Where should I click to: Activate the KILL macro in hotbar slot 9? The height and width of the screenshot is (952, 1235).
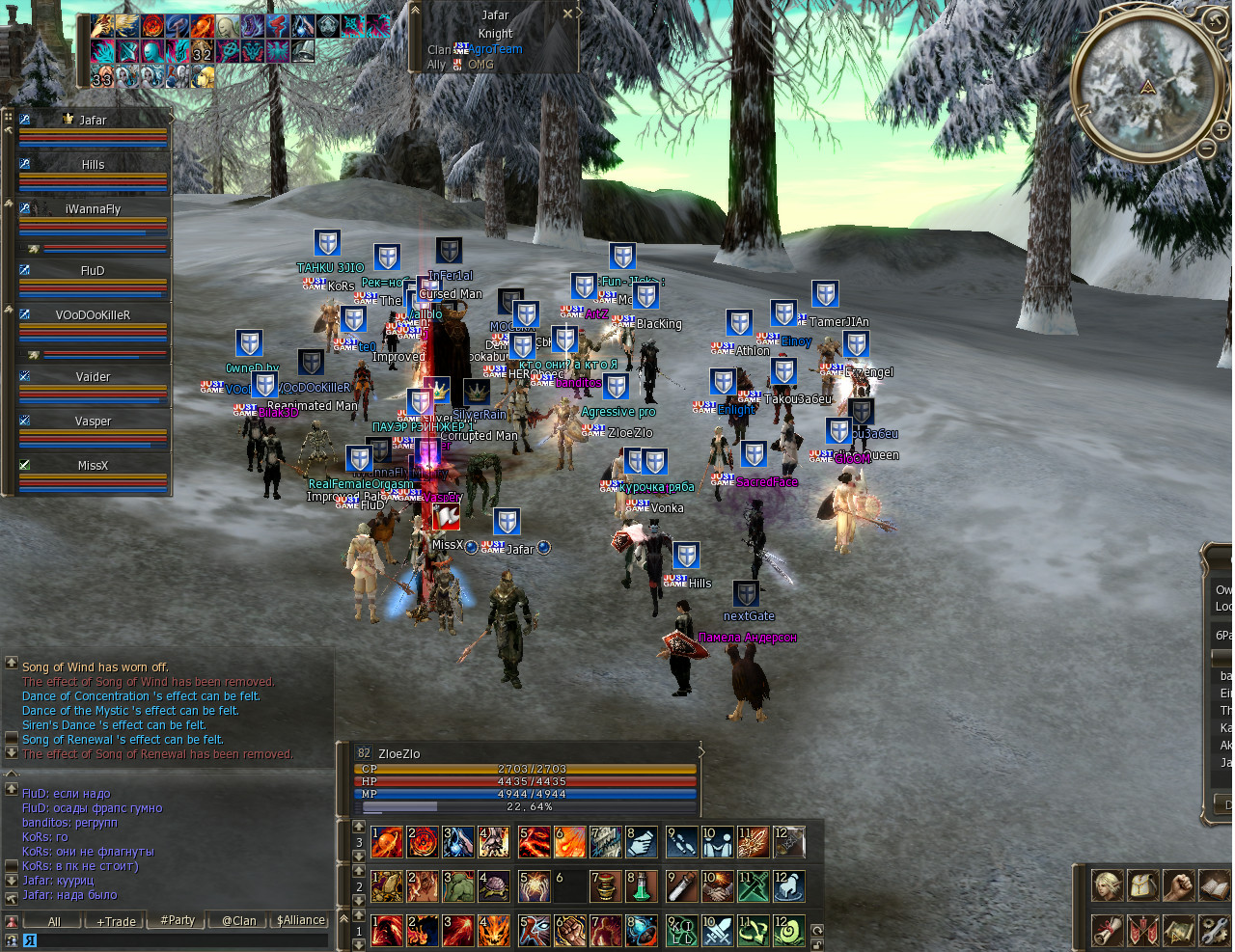coord(681,932)
